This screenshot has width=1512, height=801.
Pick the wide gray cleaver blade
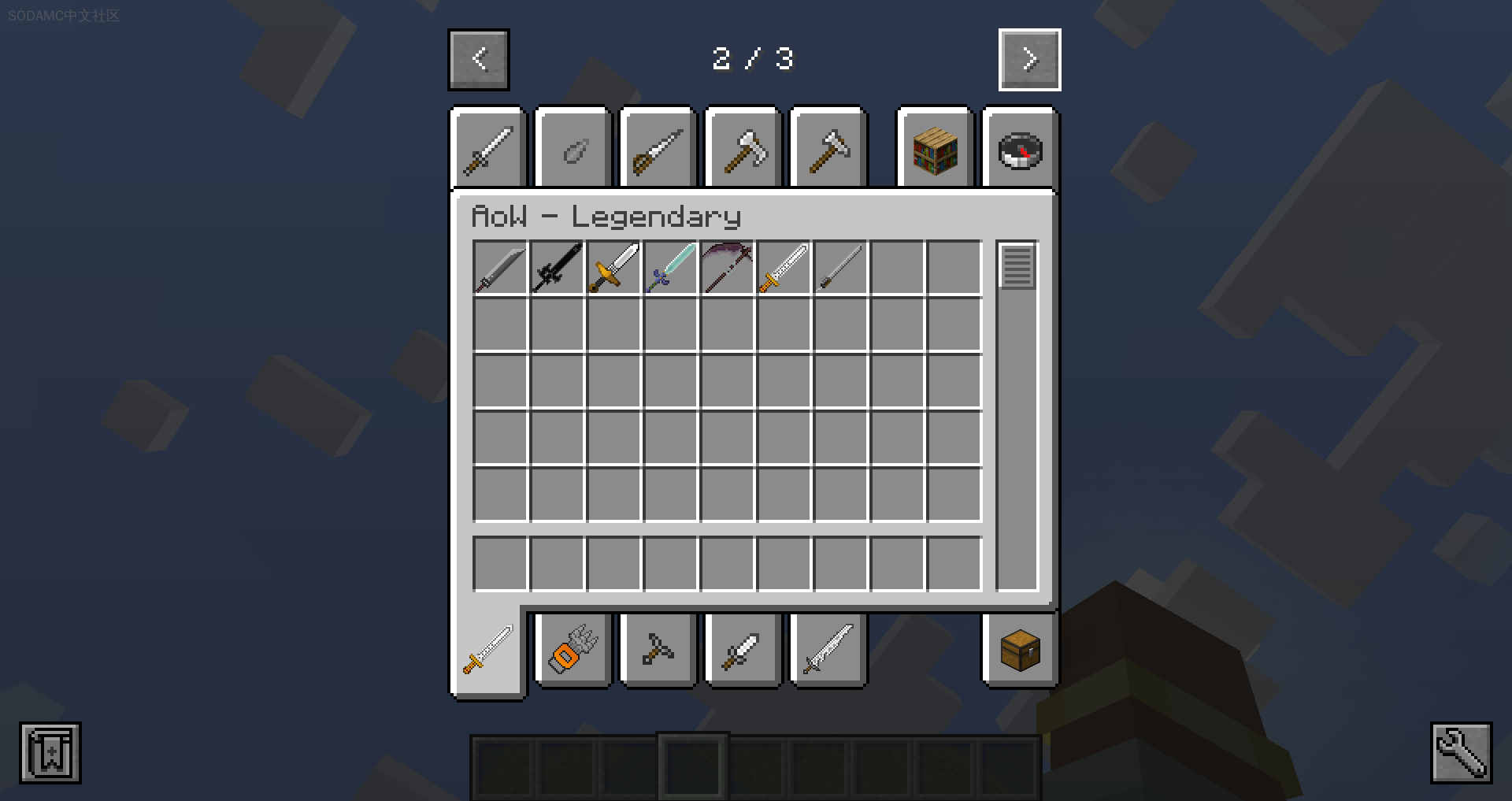[500, 269]
